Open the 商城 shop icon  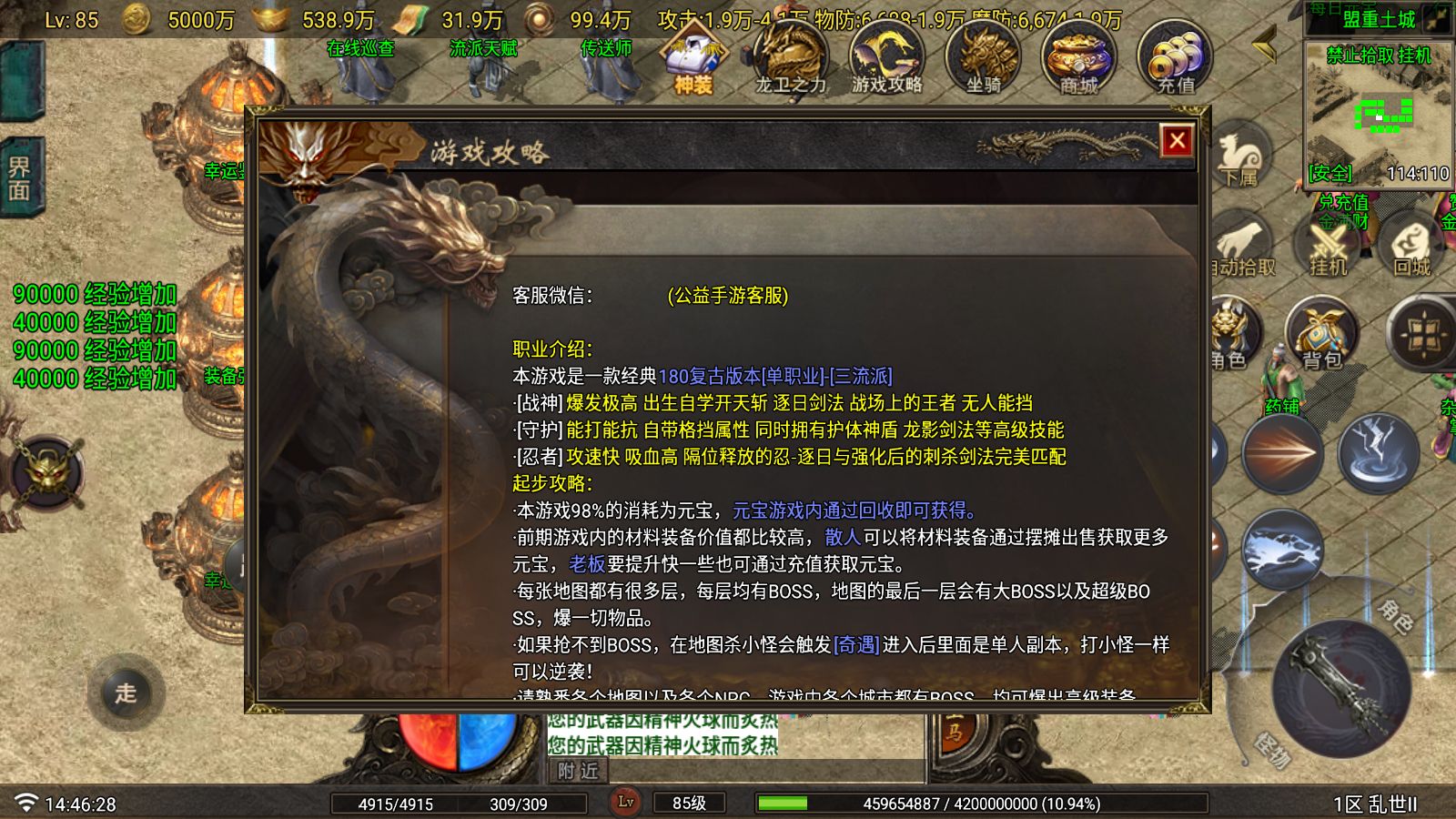coord(1078,56)
